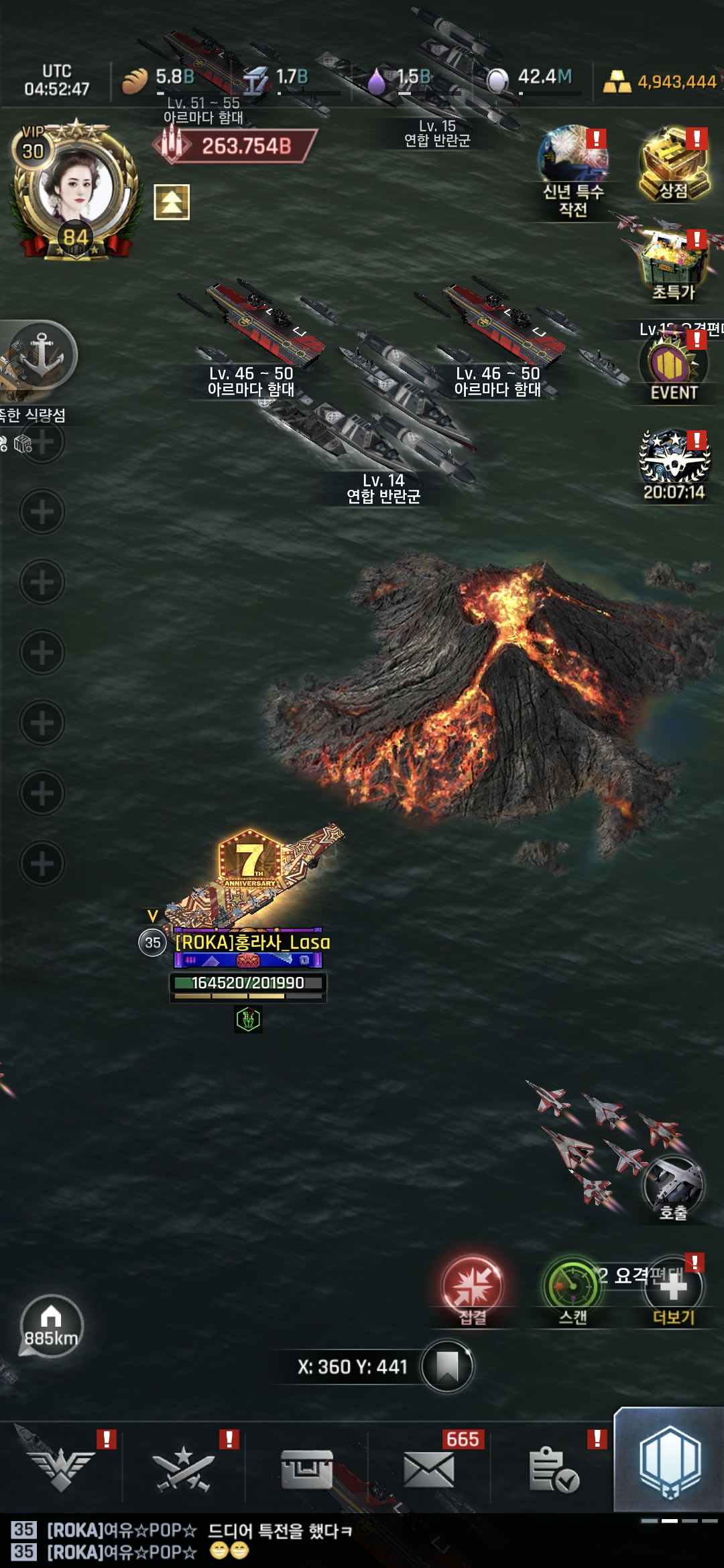Start a 스캔 radar scan
The height and width of the screenshot is (1568, 724).
click(573, 1289)
